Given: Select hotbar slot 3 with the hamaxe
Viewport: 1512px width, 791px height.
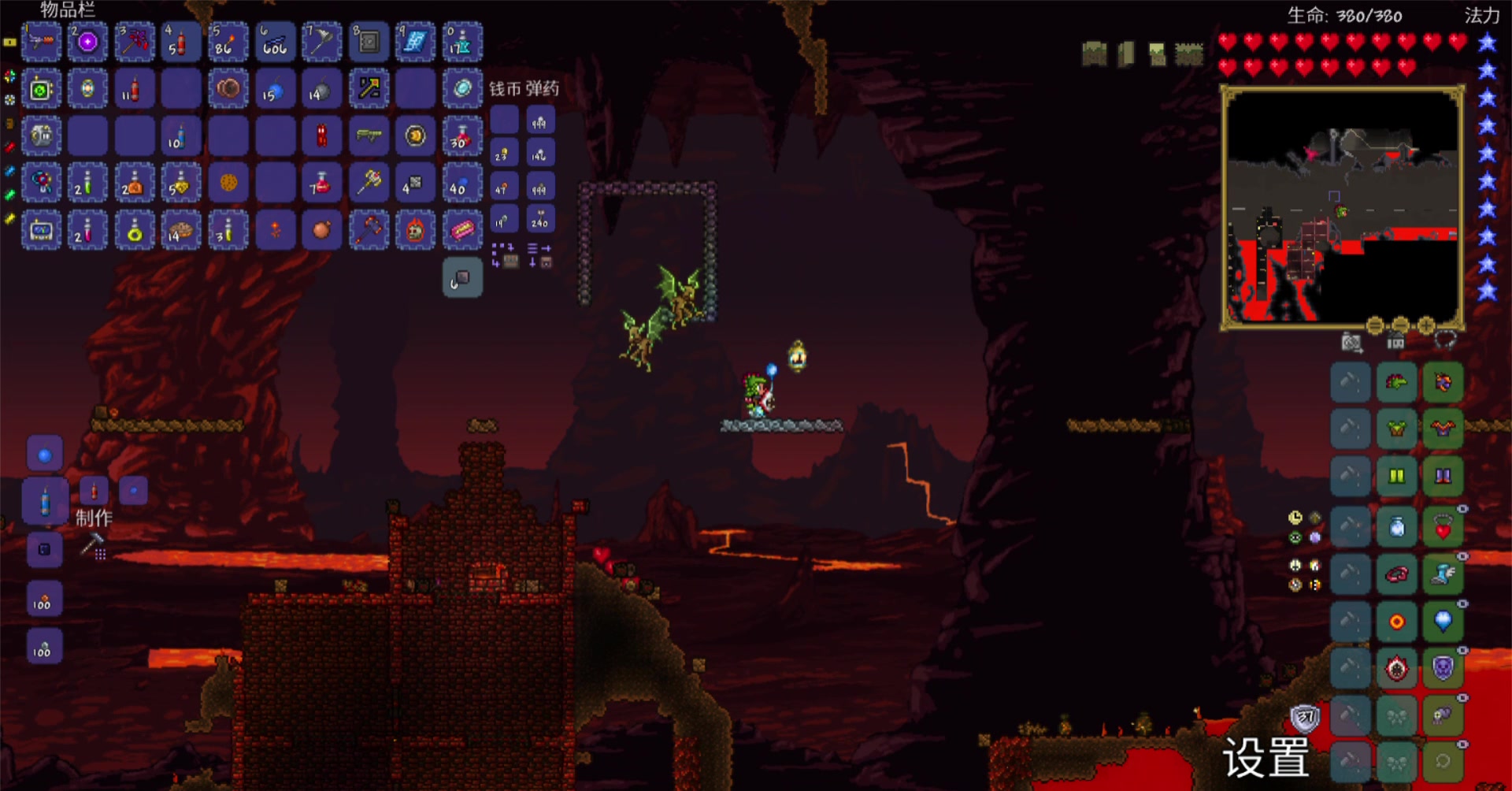Looking at the screenshot, I should click(135, 42).
